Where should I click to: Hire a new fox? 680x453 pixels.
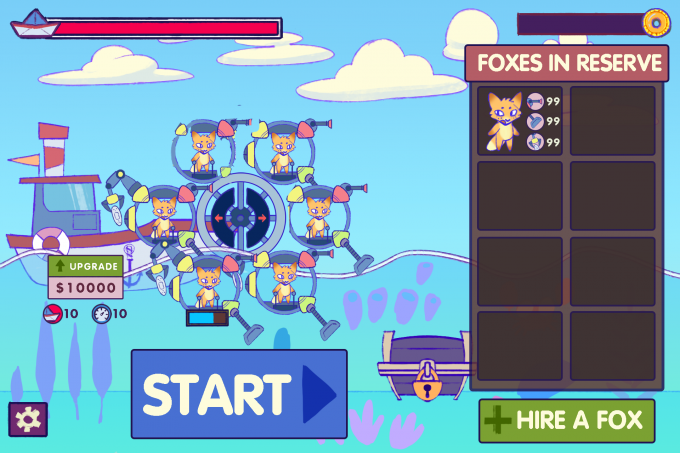coord(566,420)
